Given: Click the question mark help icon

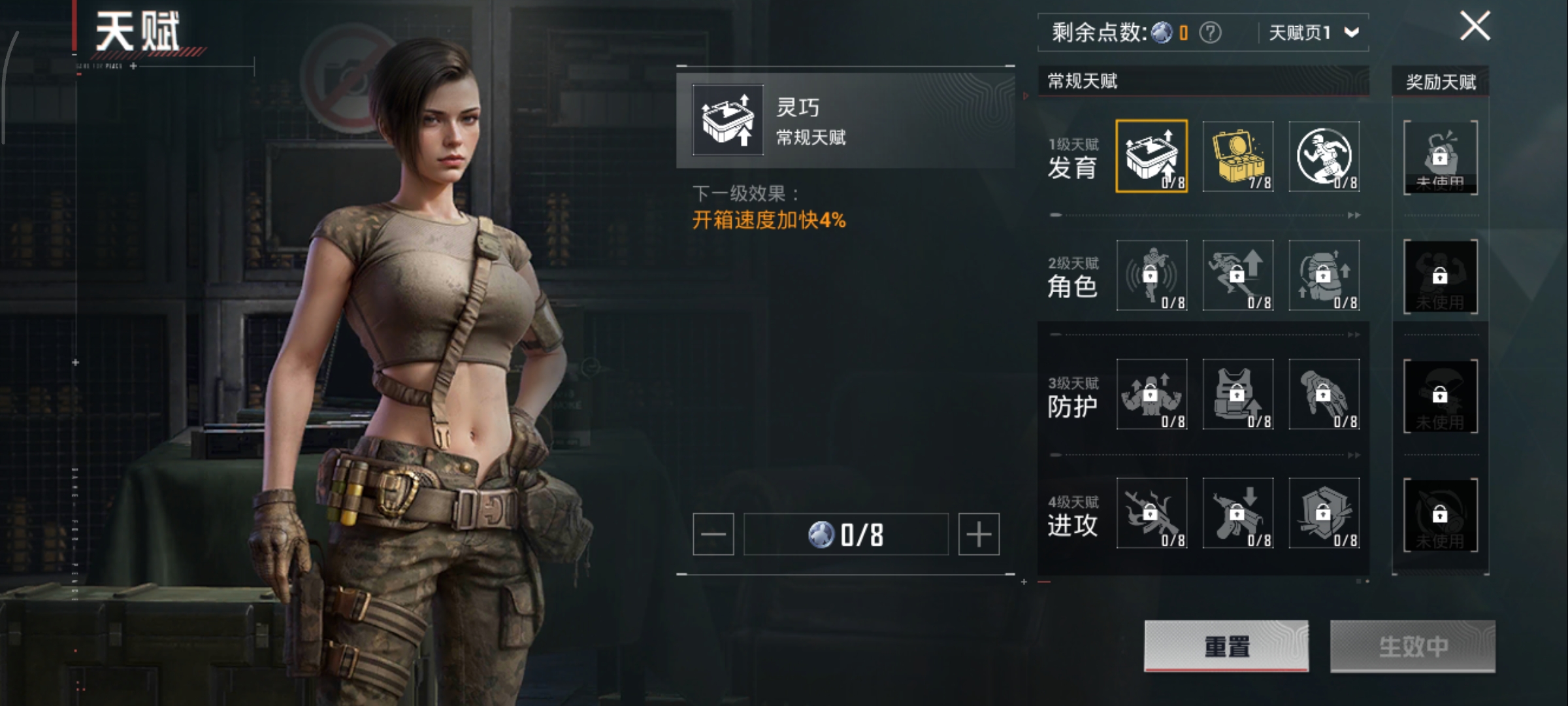Looking at the screenshot, I should click(x=1210, y=33).
